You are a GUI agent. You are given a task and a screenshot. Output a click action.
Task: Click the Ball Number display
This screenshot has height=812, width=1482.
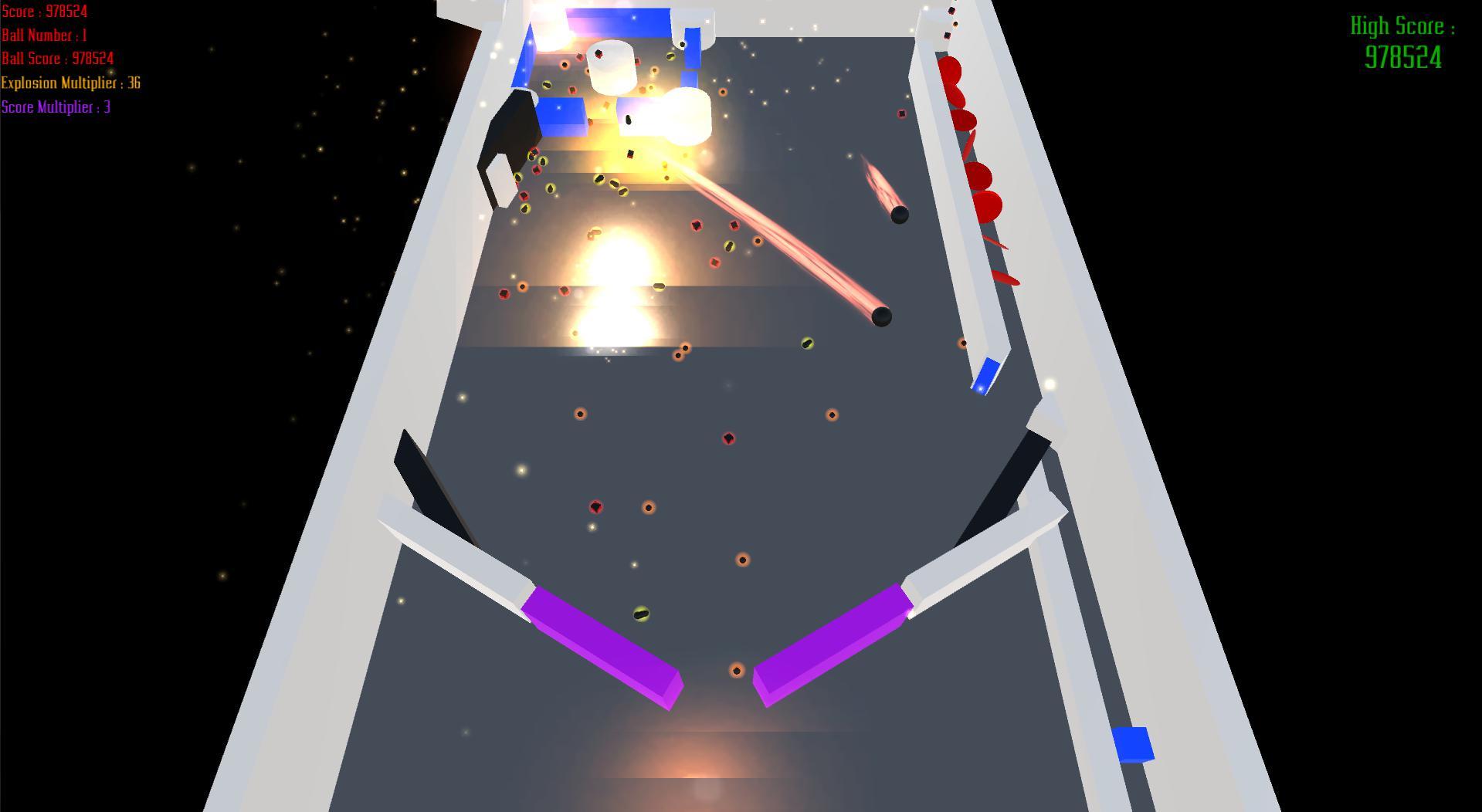[x=44, y=35]
